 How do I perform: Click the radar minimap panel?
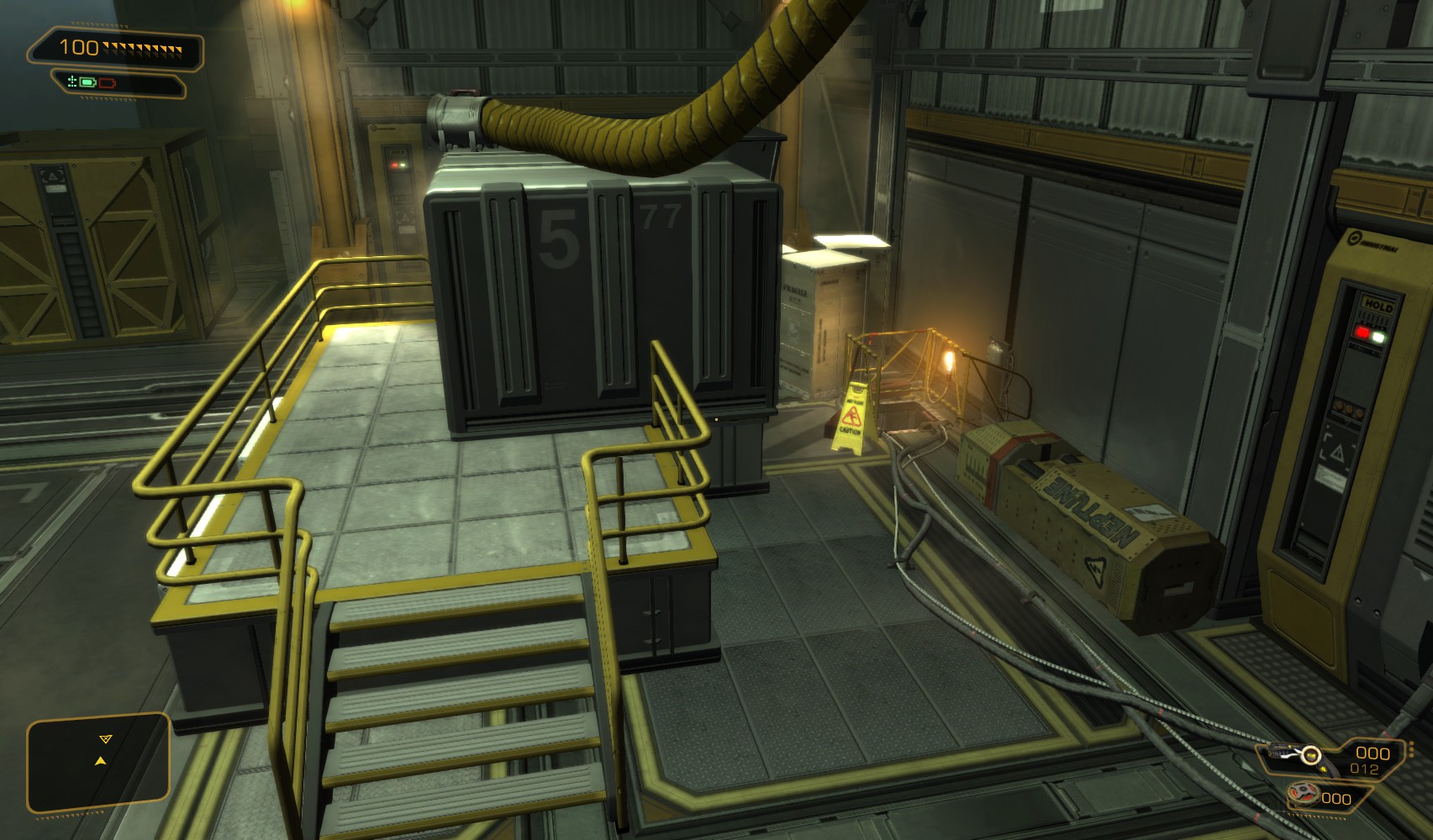click(98, 763)
